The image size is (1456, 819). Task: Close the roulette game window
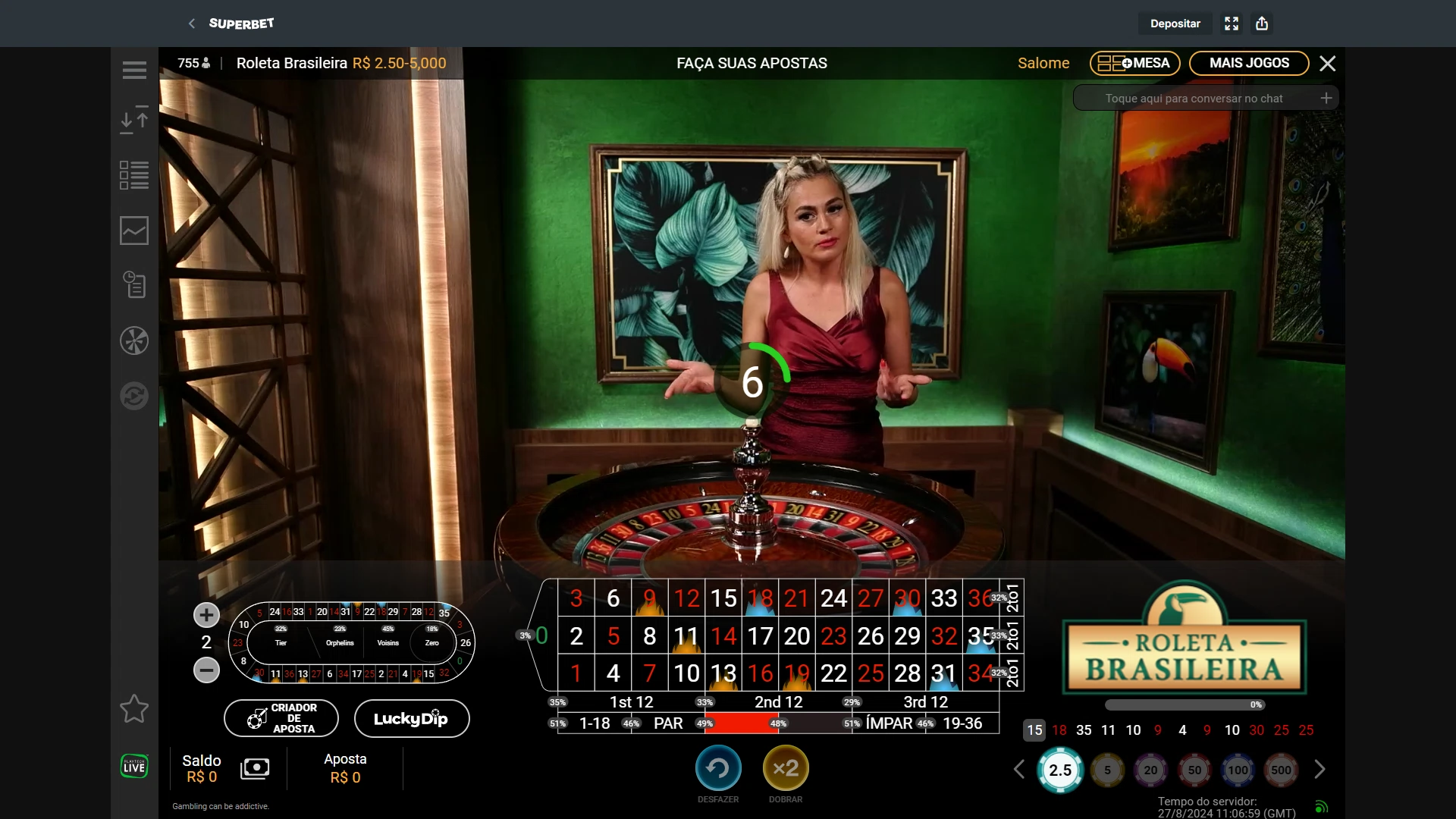(x=1327, y=64)
